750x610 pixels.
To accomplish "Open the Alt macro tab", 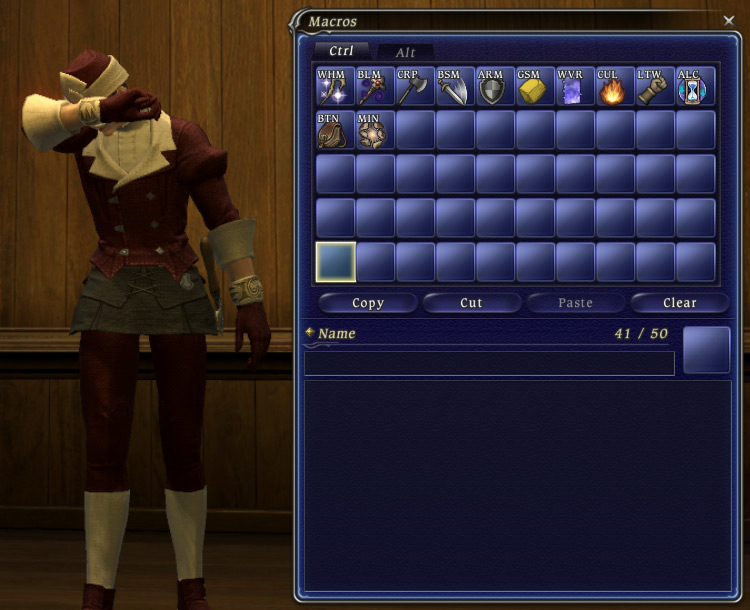I will [405, 52].
